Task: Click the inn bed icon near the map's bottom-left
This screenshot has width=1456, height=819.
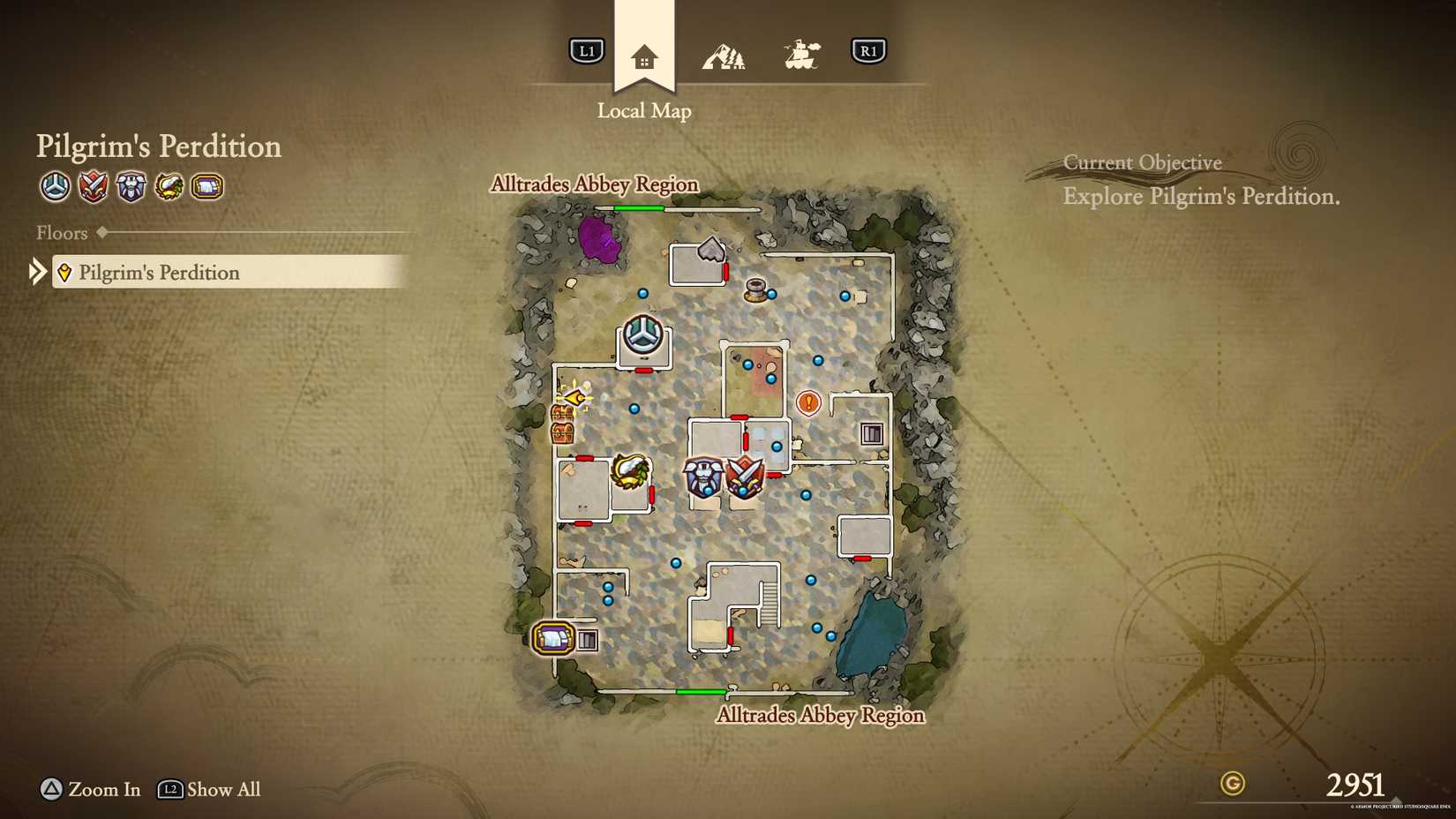Action: tap(552, 638)
